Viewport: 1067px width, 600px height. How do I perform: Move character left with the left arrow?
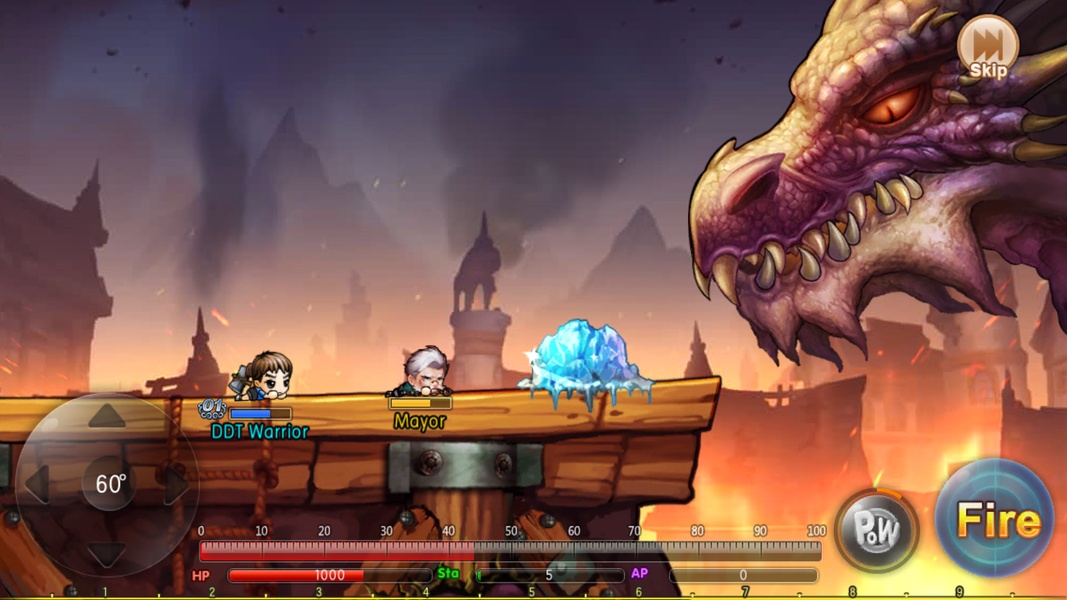38,485
